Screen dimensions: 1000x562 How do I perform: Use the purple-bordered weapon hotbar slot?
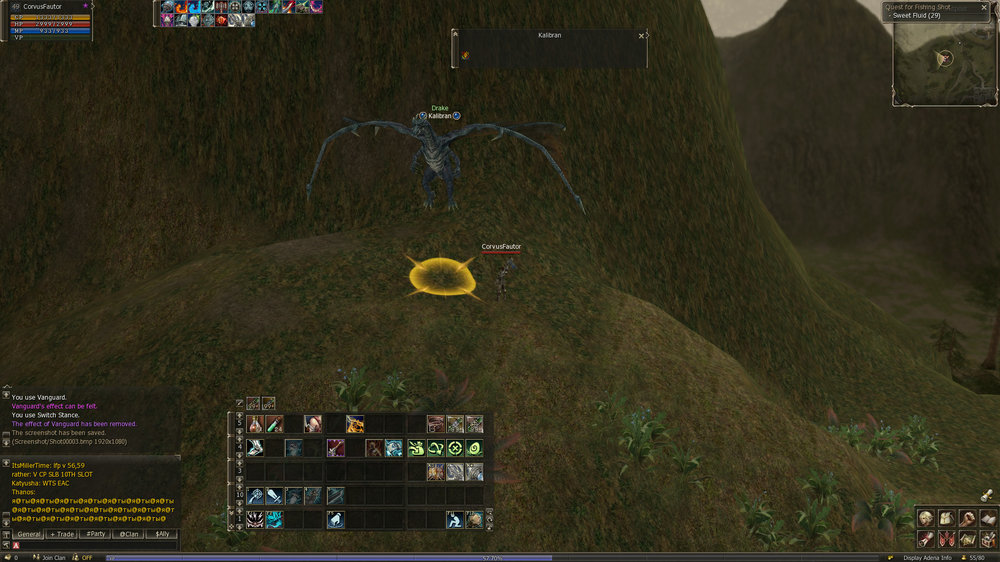pos(335,448)
